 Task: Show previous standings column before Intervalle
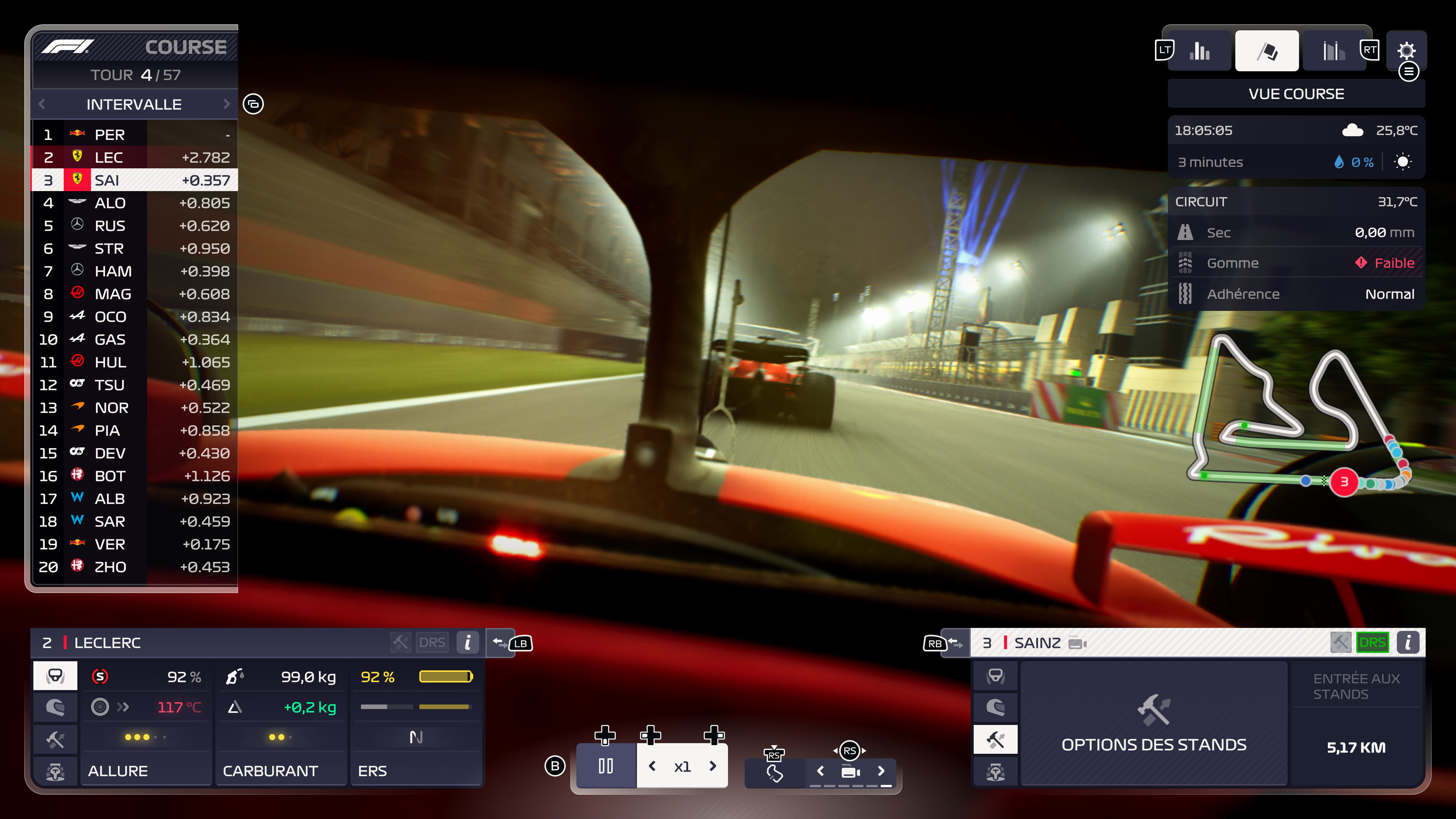tap(42, 104)
